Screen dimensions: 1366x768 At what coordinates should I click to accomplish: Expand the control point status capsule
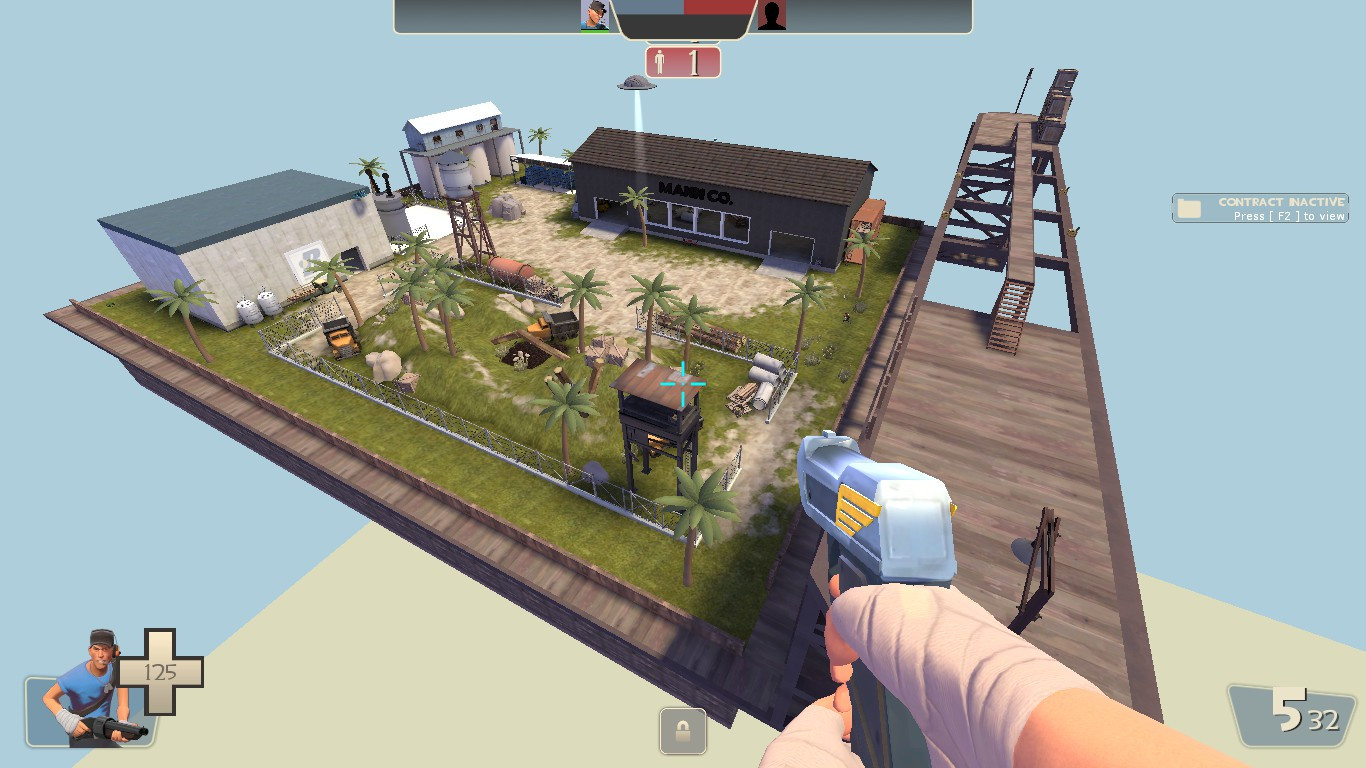coord(683,62)
